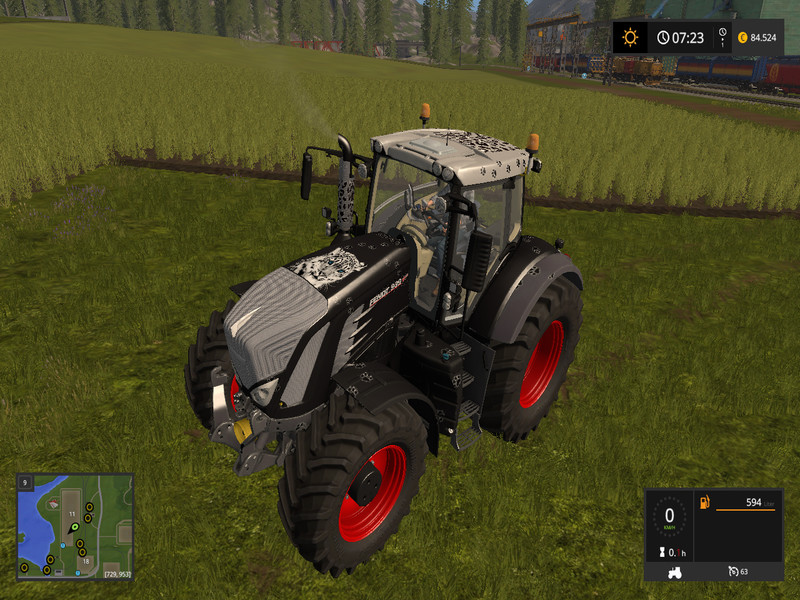
Task: Select field 18 on the minimap
Action: tap(87, 563)
